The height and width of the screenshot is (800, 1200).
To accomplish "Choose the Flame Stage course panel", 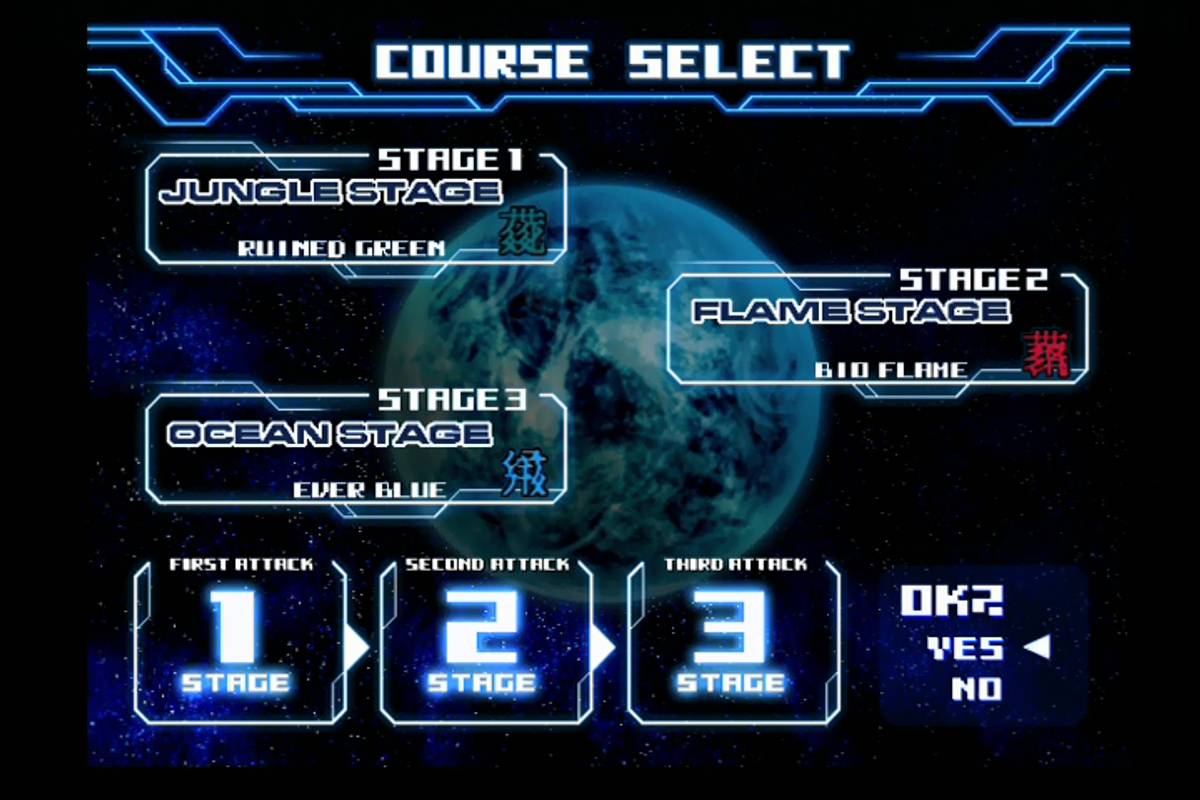I will pyautogui.click(x=876, y=328).
